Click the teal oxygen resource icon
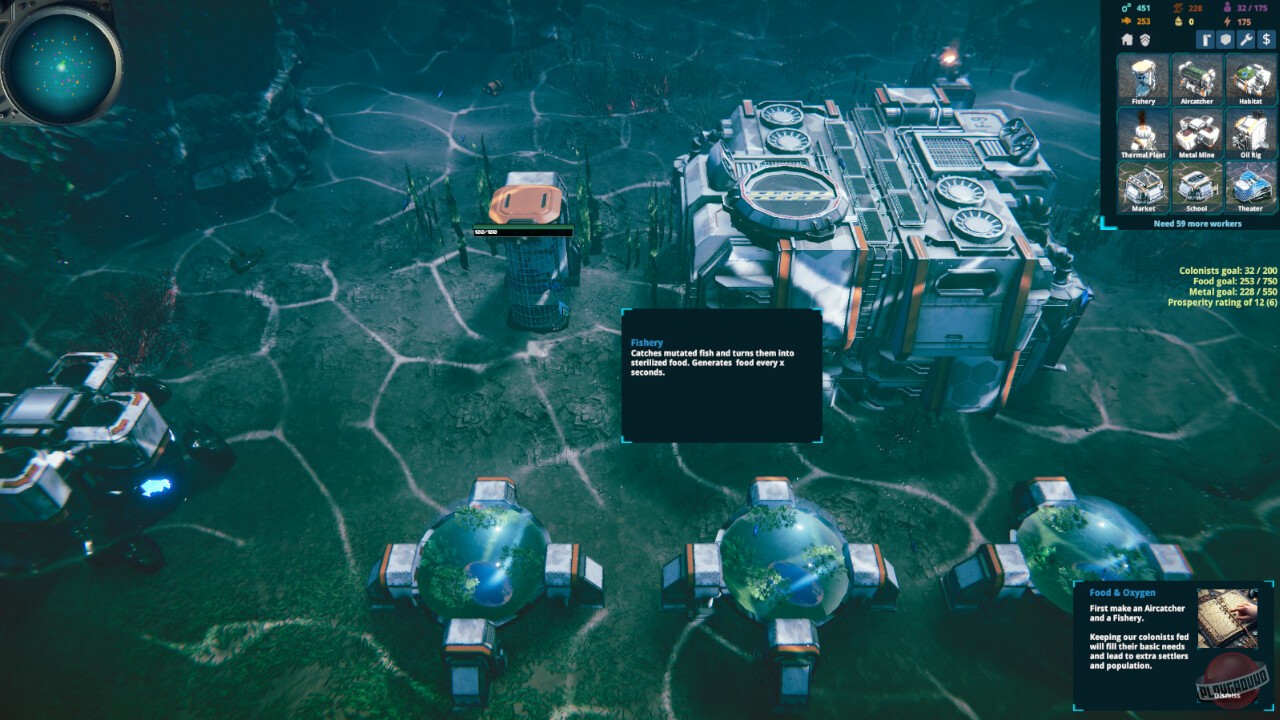Screen dimensions: 1280x720 (1125, 8)
